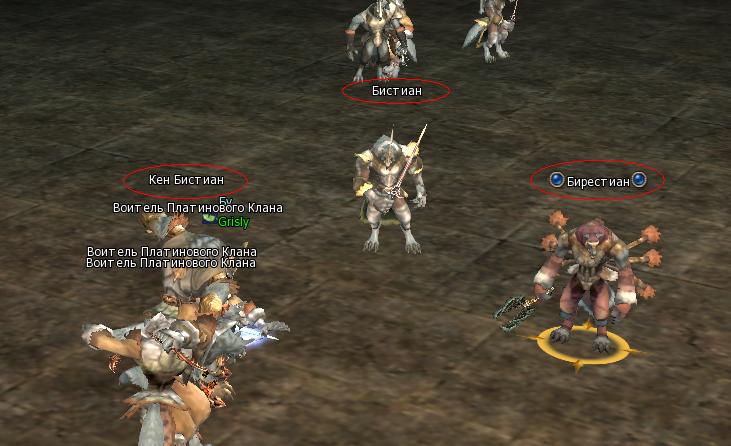
Task: Target the Бистиан name label
Action: (x=396, y=91)
